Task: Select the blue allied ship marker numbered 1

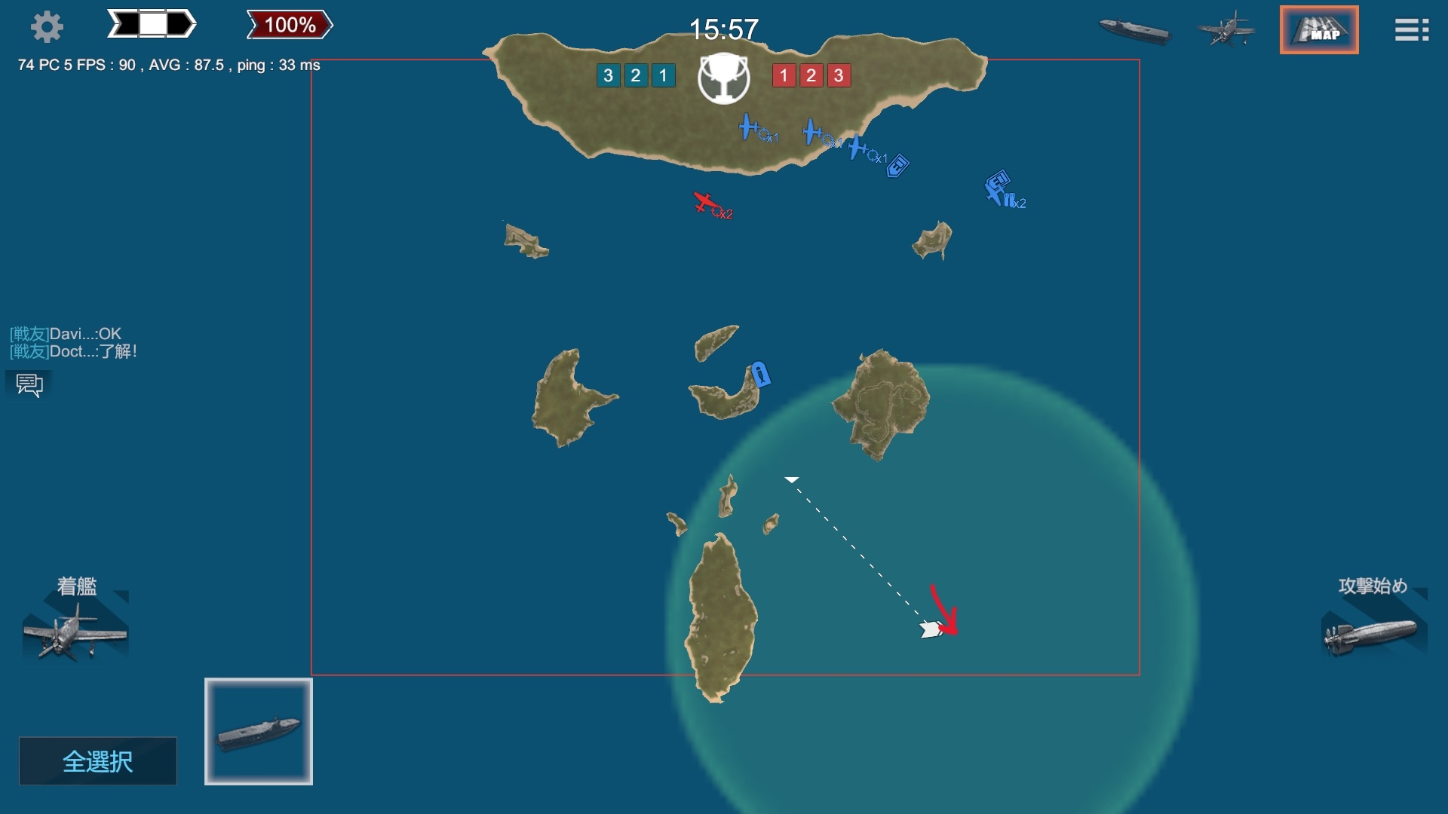Action: click(761, 375)
